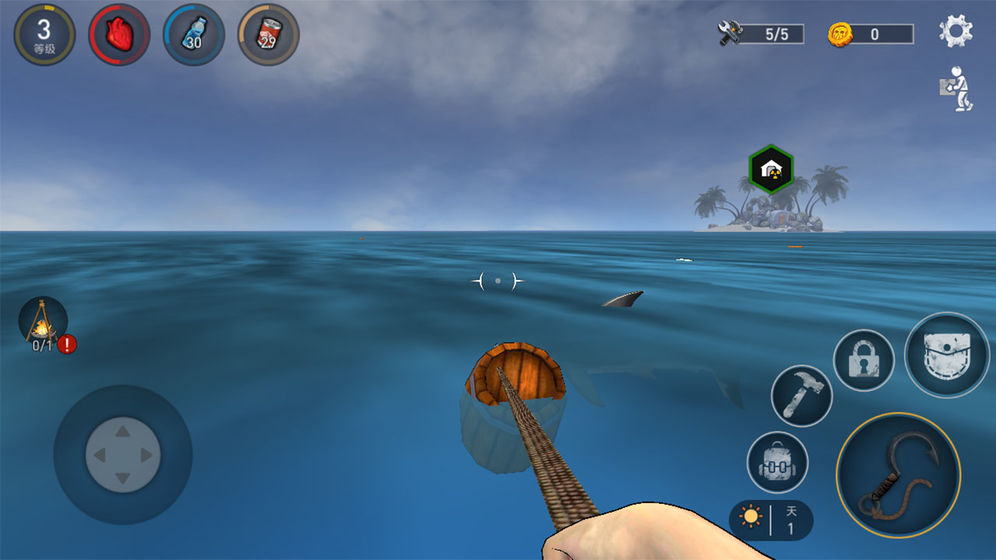996x560 pixels.
Task: Tap the padlock button
Action: click(863, 360)
